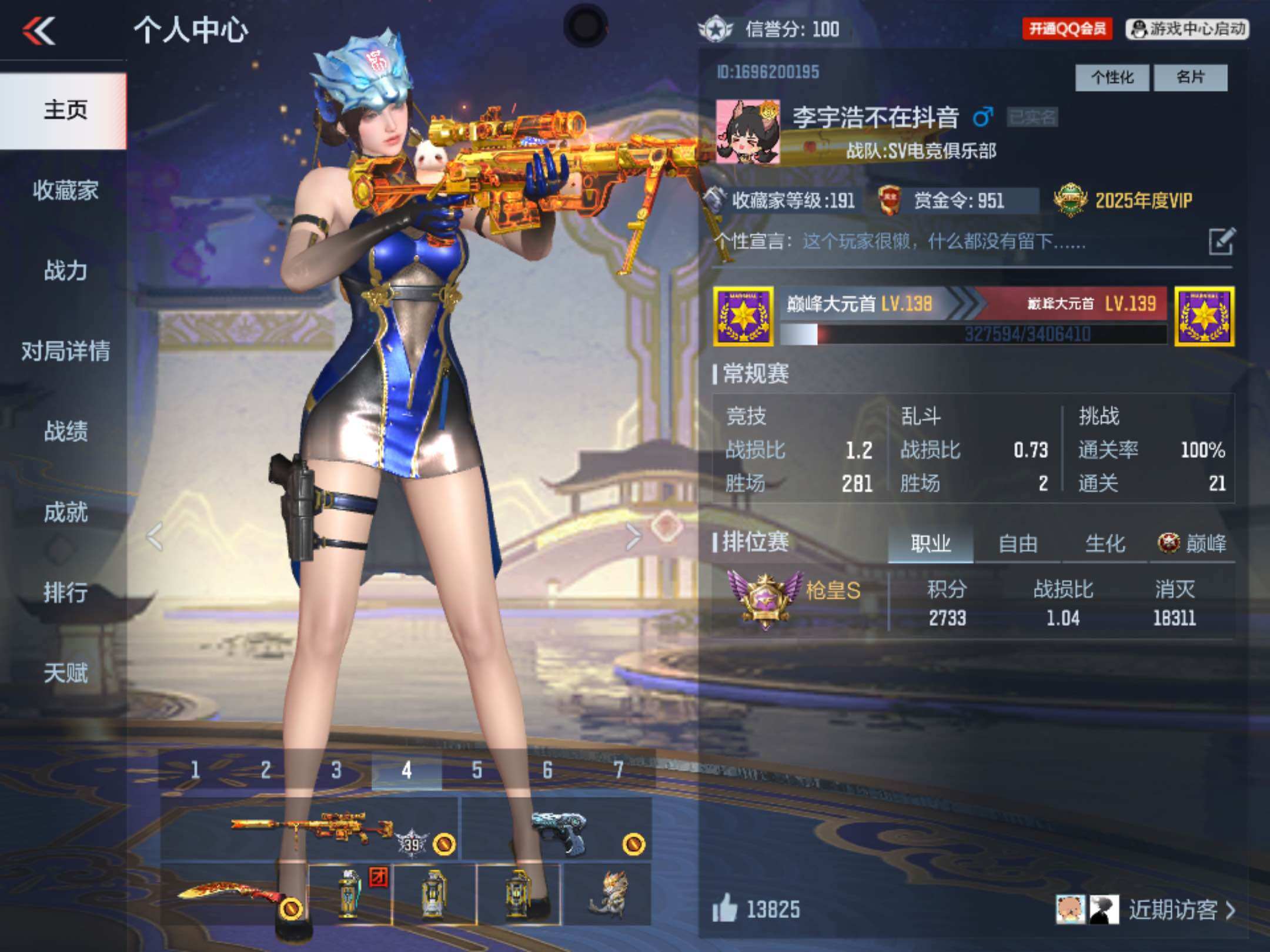This screenshot has height=952, width=1270.
Task: Give a like with the thumbs-up icon
Action: pos(725,909)
